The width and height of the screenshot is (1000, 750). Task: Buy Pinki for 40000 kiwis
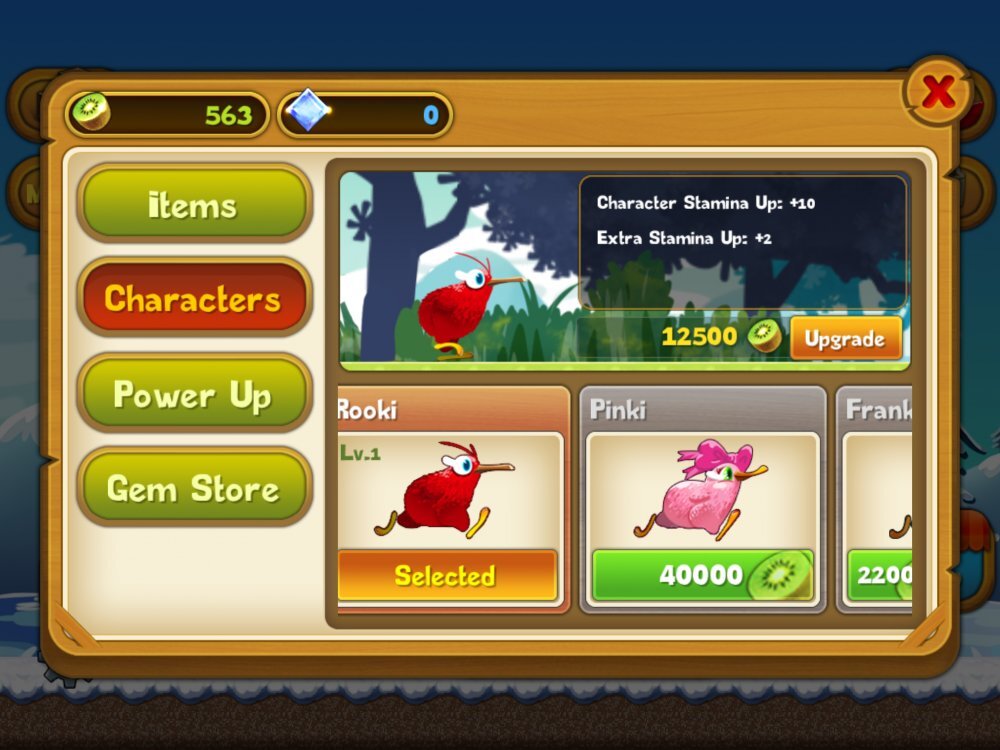702,575
